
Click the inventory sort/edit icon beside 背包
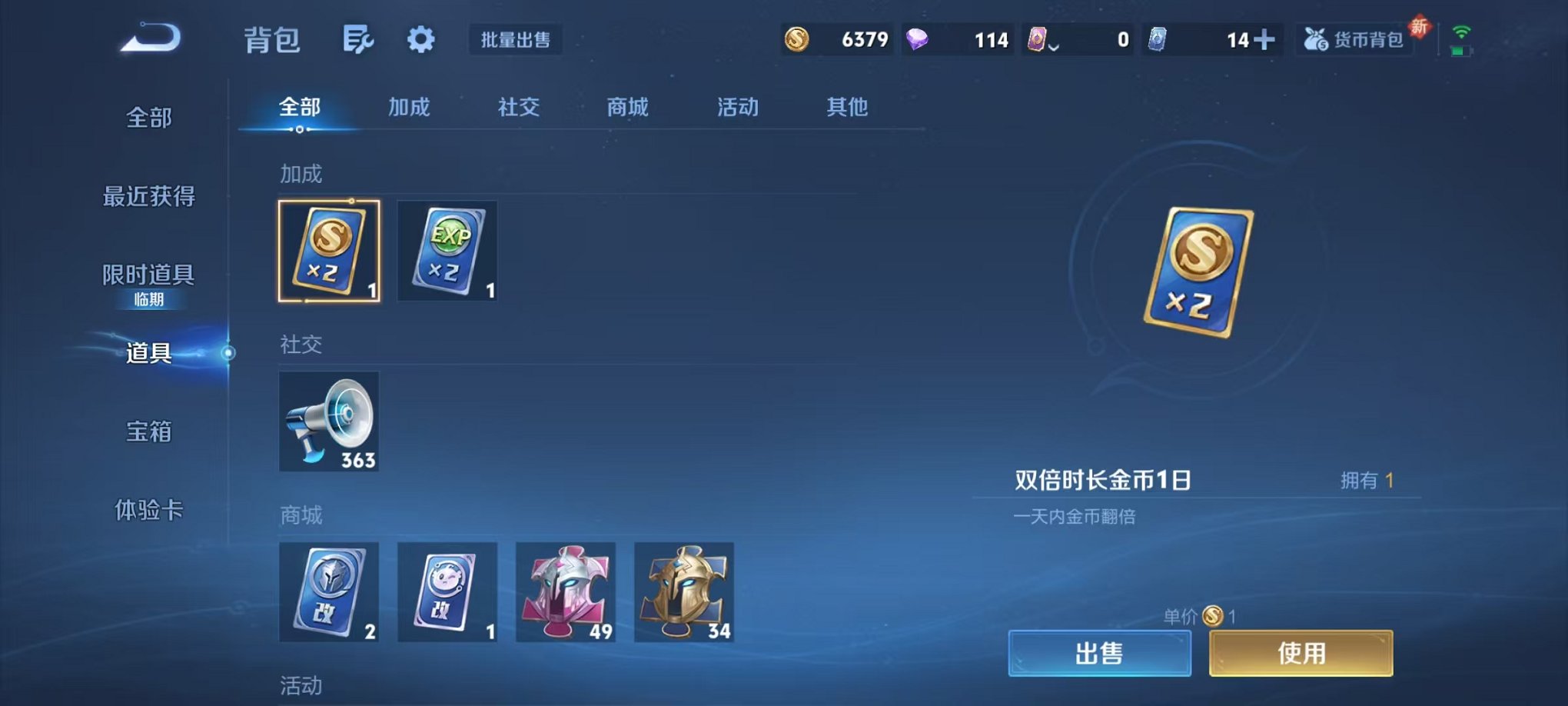358,40
